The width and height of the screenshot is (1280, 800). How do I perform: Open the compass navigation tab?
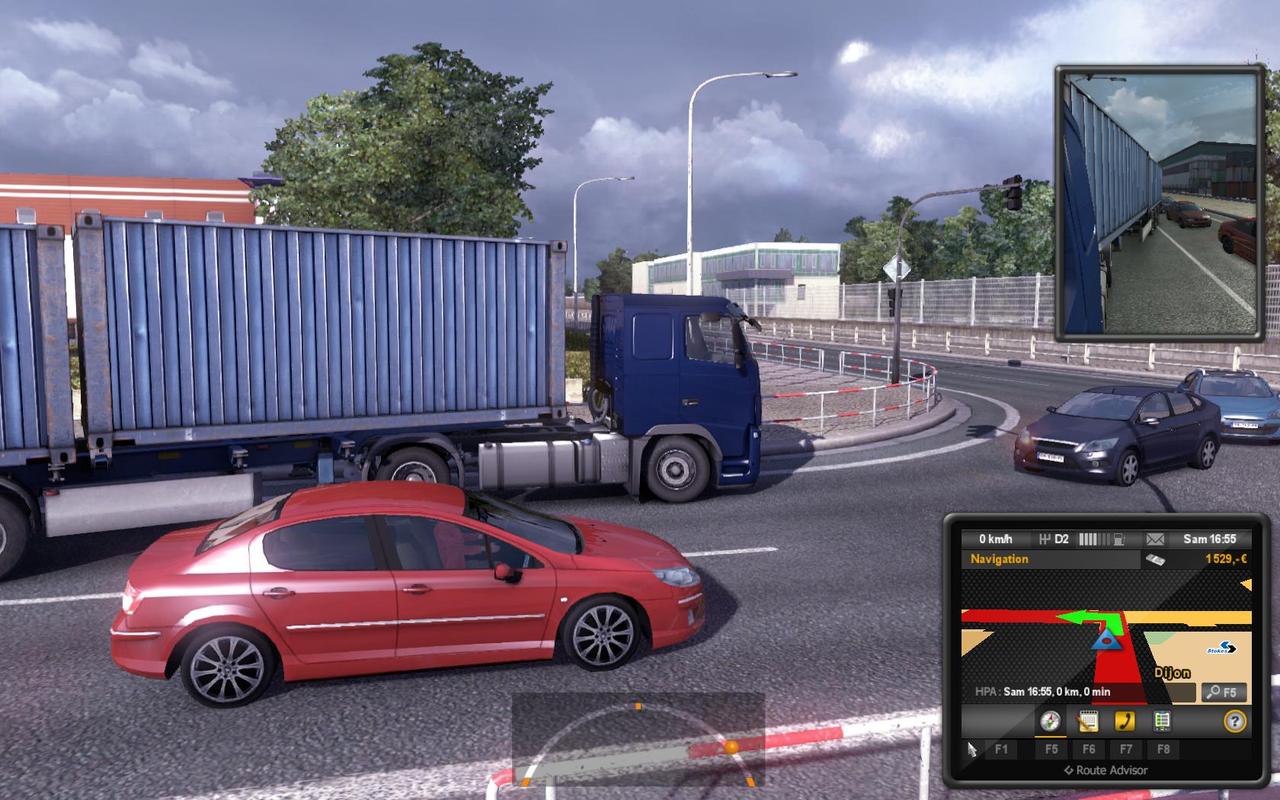[x=1049, y=721]
